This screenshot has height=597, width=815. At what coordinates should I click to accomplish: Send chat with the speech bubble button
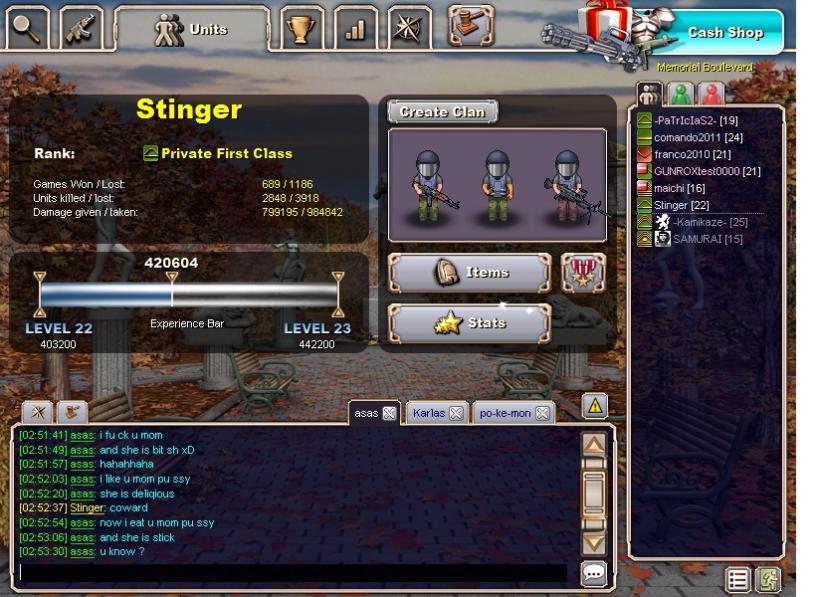point(594,573)
